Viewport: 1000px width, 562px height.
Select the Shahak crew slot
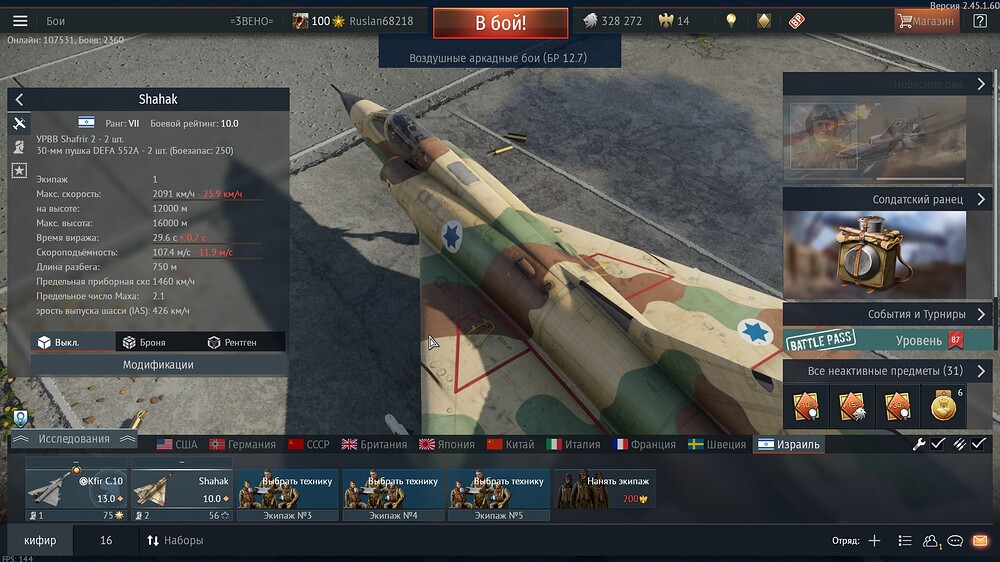point(182,490)
